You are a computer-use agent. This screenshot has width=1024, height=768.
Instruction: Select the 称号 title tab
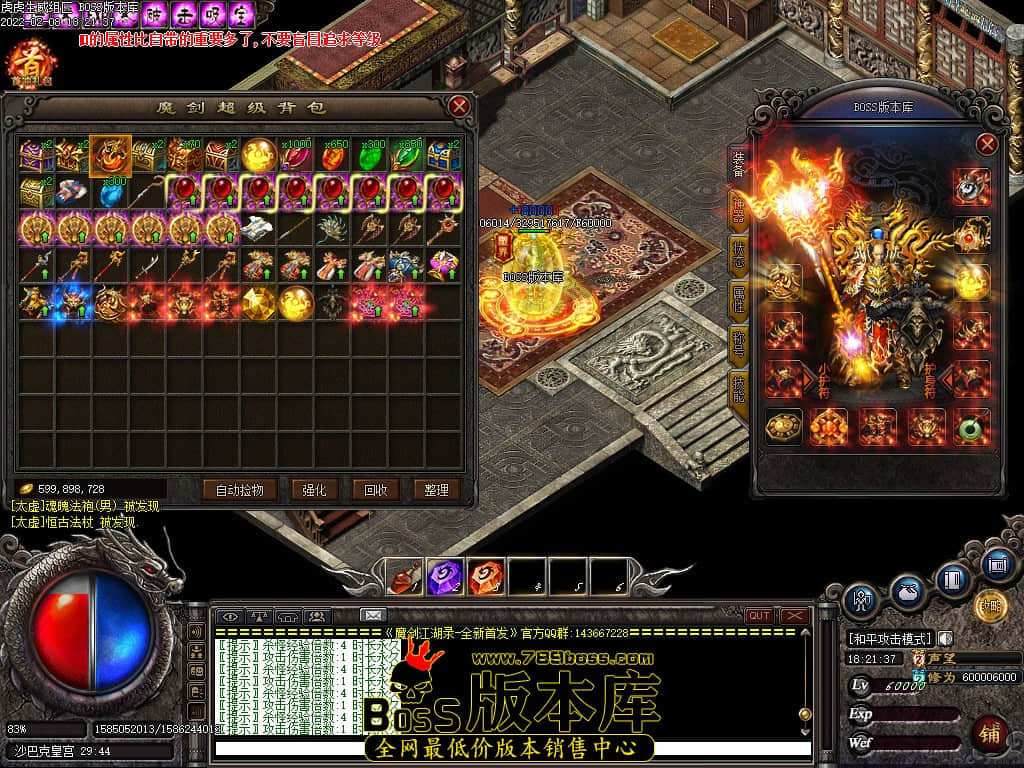click(739, 341)
